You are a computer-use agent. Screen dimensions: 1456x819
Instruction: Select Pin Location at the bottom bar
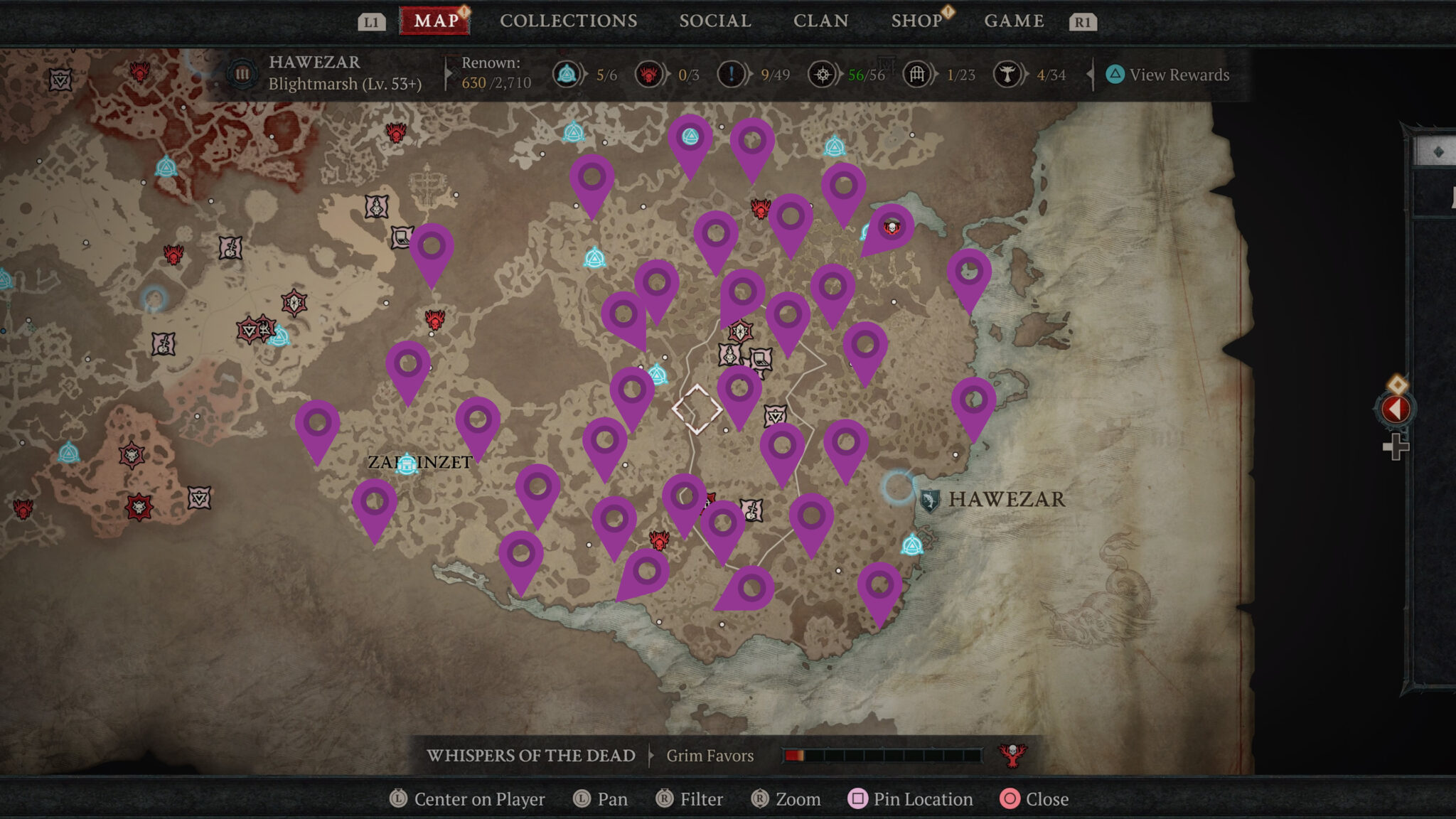[911, 799]
